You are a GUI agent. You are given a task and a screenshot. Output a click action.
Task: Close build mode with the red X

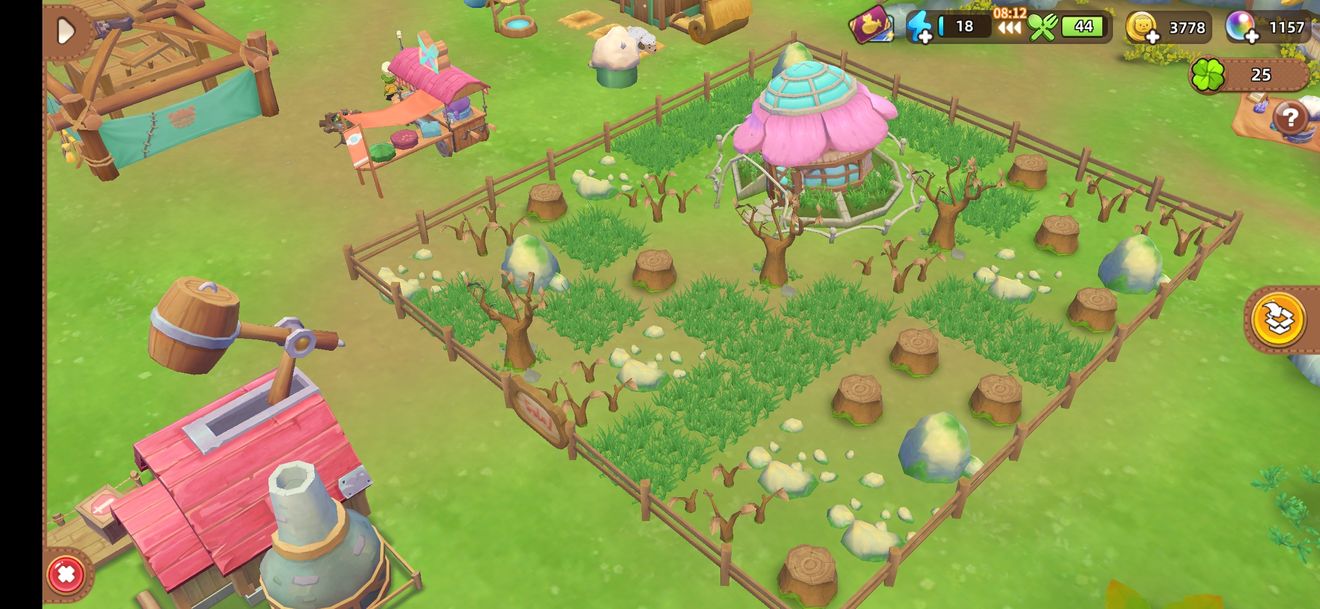(x=66, y=574)
